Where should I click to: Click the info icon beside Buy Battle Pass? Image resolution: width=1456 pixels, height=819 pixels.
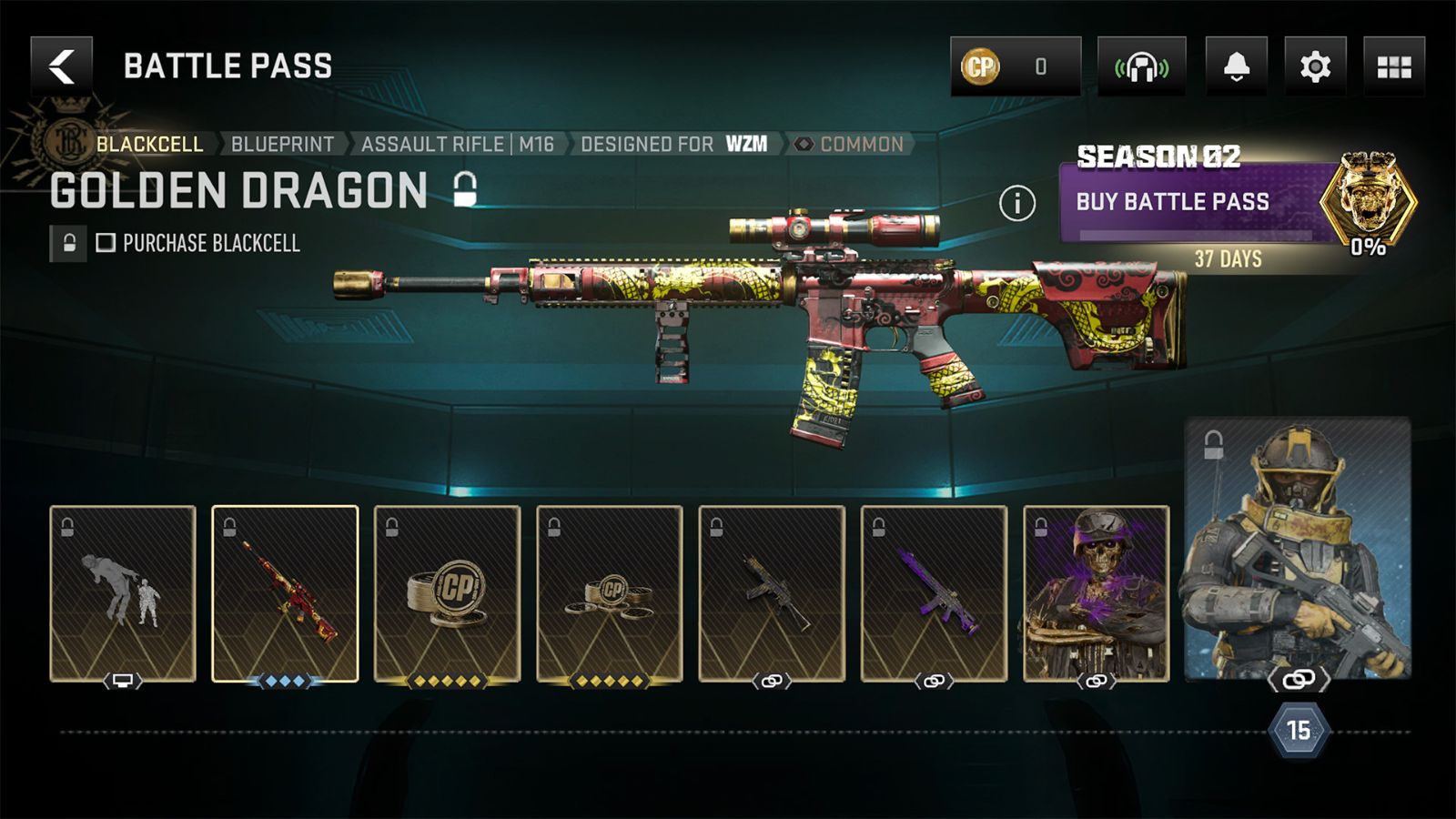point(1016,202)
